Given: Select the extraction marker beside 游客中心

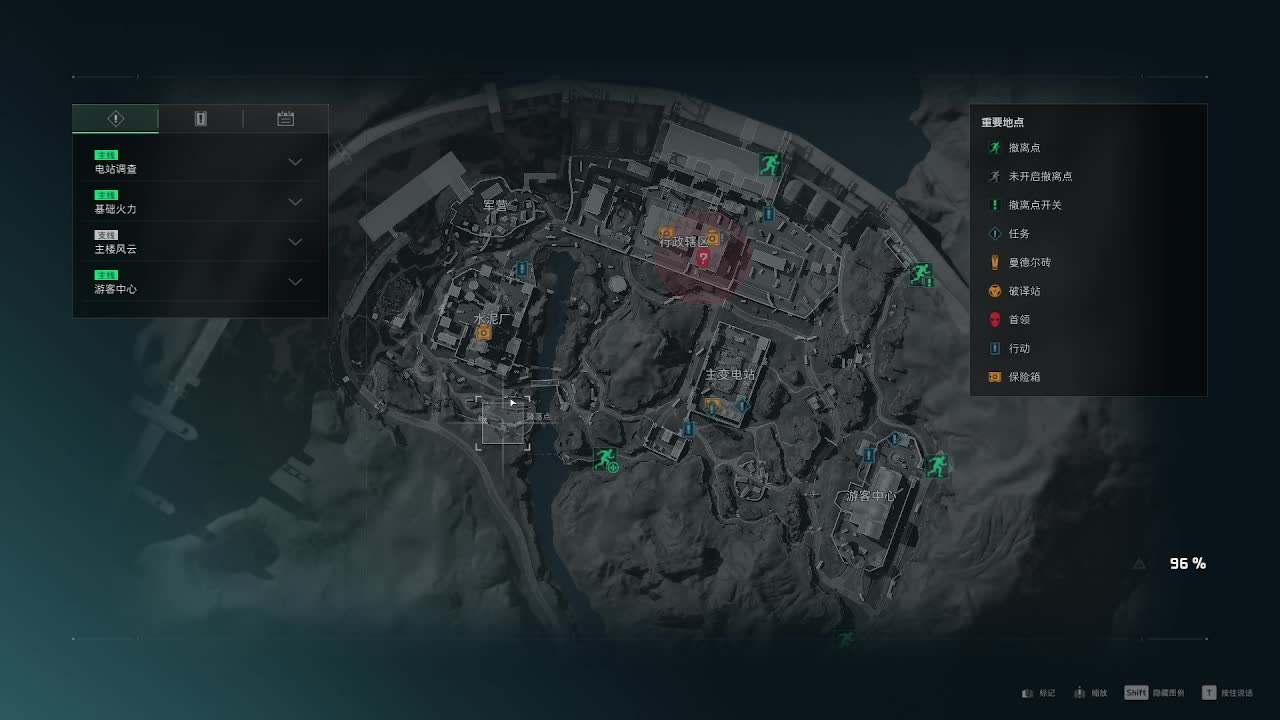Looking at the screenshot, I should click(936, 465).
